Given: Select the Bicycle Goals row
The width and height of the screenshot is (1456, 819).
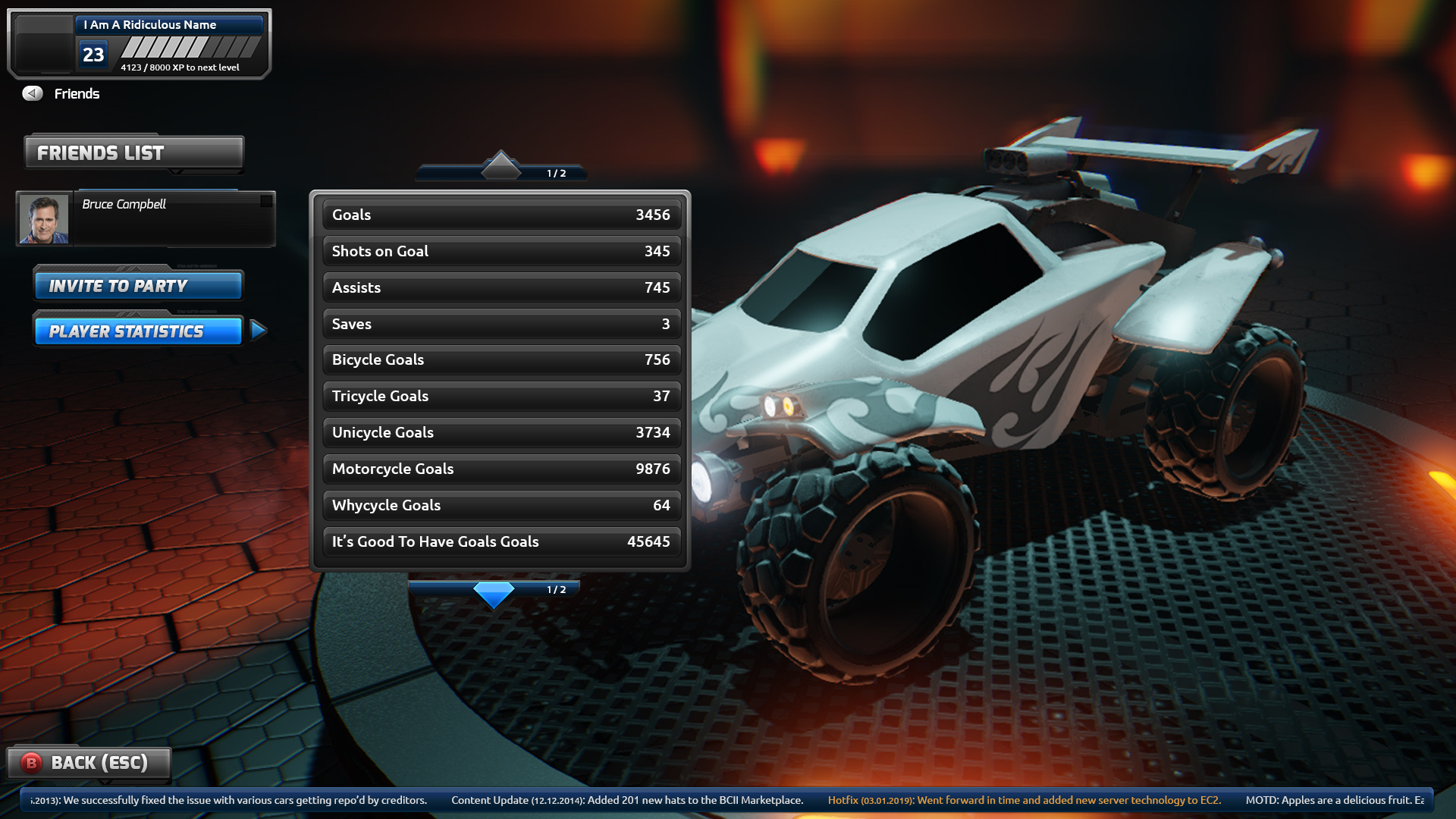Looking at the screenshot, I should coord(500,359).
